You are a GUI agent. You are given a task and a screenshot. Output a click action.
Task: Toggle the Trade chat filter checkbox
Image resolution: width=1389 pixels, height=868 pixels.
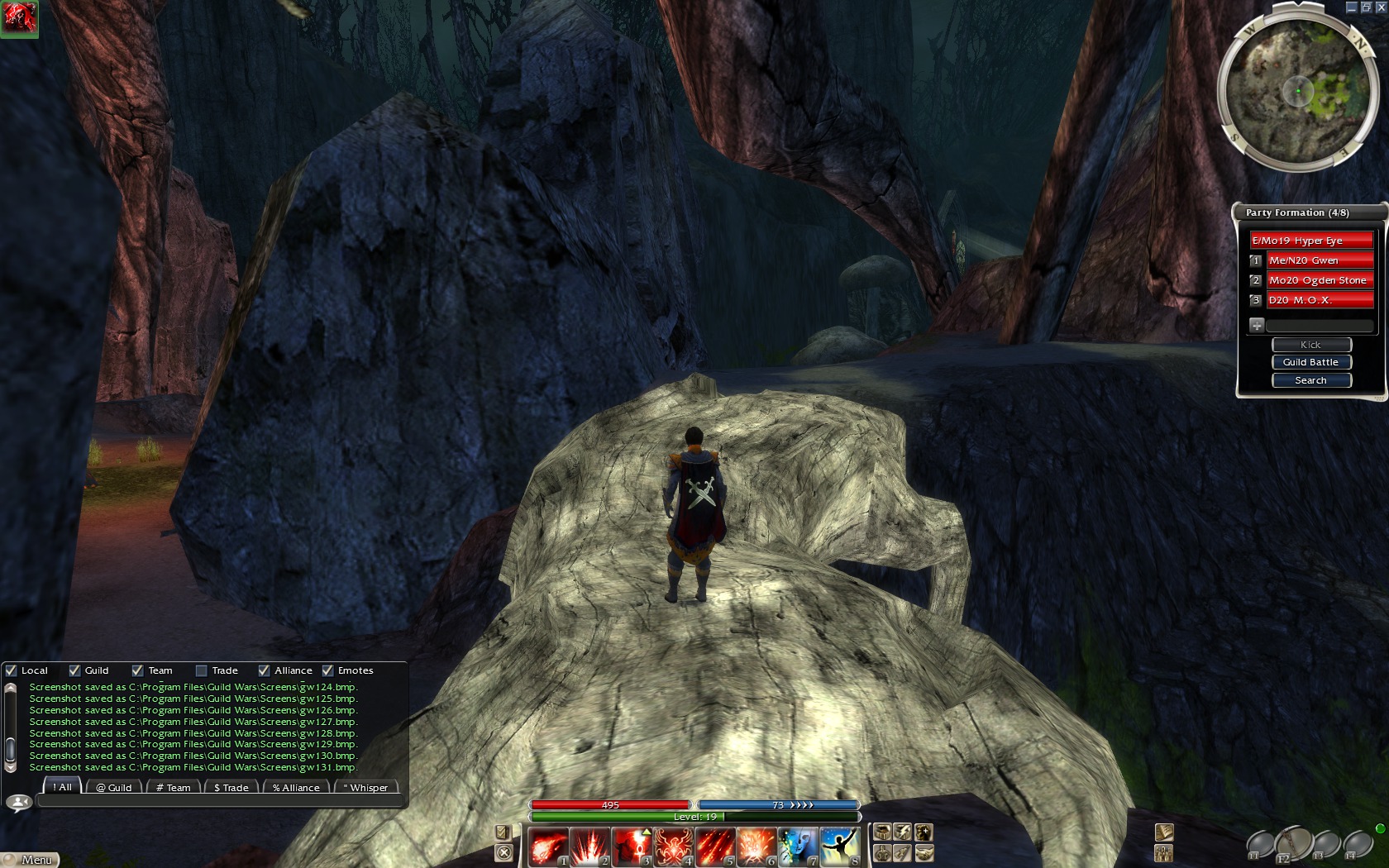click(x=201, y=670)
